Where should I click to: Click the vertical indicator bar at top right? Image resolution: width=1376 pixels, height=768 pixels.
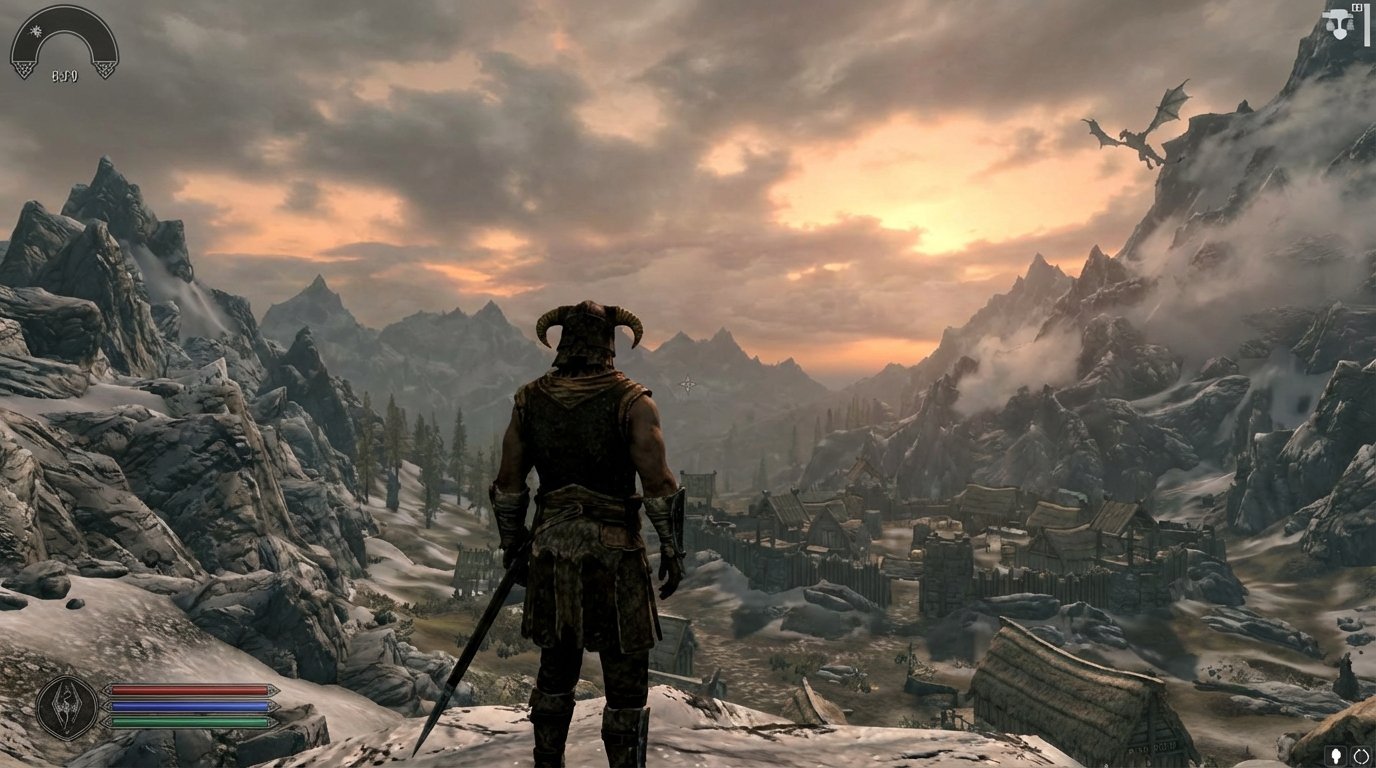tap(1367, 25)
